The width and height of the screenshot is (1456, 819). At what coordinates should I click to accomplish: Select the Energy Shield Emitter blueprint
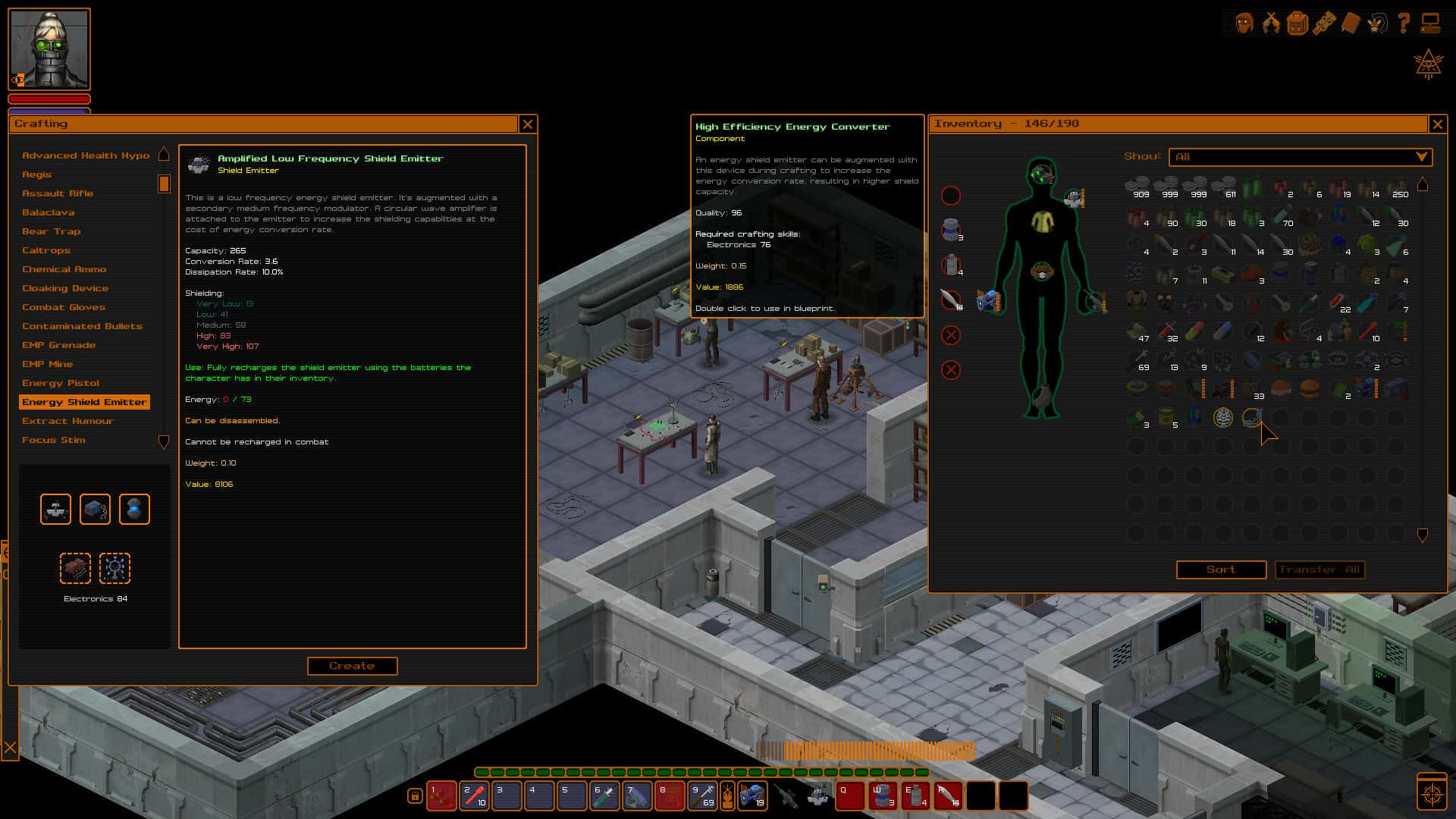(x=84, y=402)
